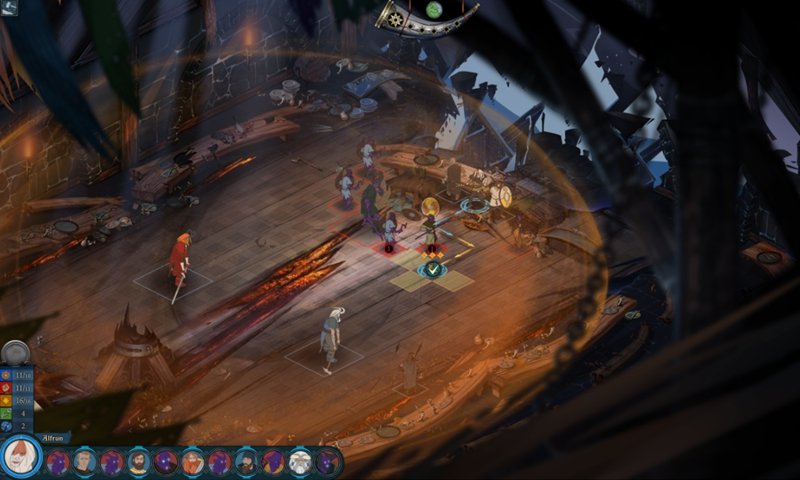Screen dimensions: 800x480
Task: Choose the brown-bearded hero portrait
Action: pyautogui.click(x=139, y=462)
